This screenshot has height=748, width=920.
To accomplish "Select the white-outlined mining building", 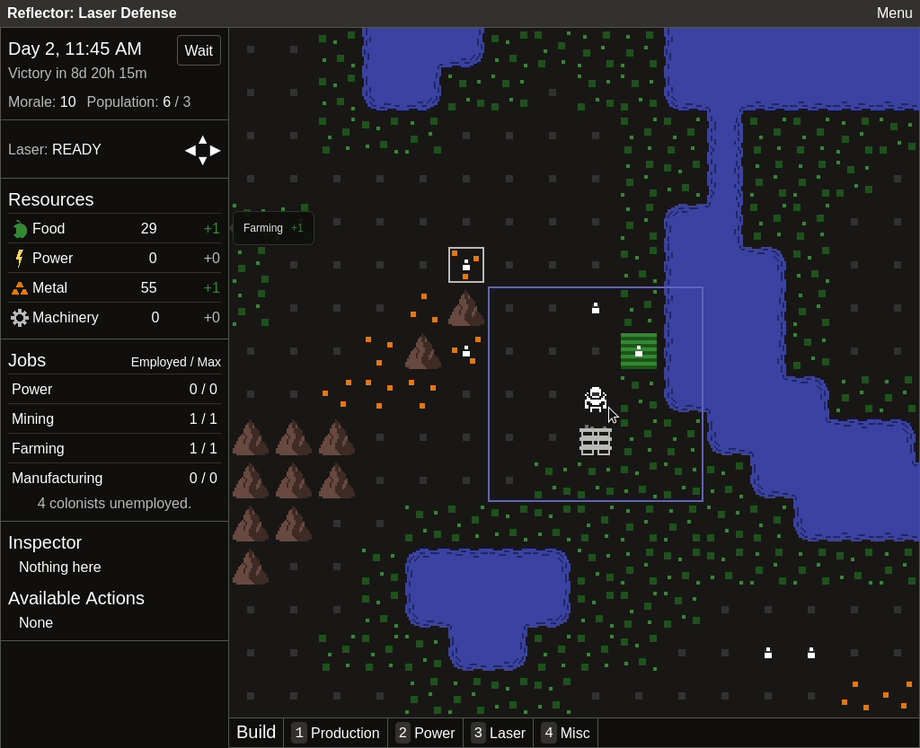I will coord(466,265).
